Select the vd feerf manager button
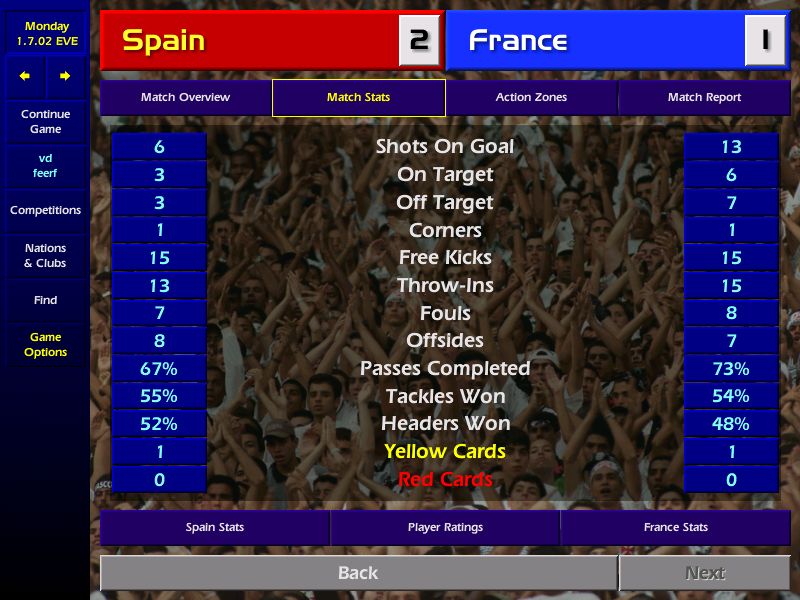800x600 pixels. [45, 166]
